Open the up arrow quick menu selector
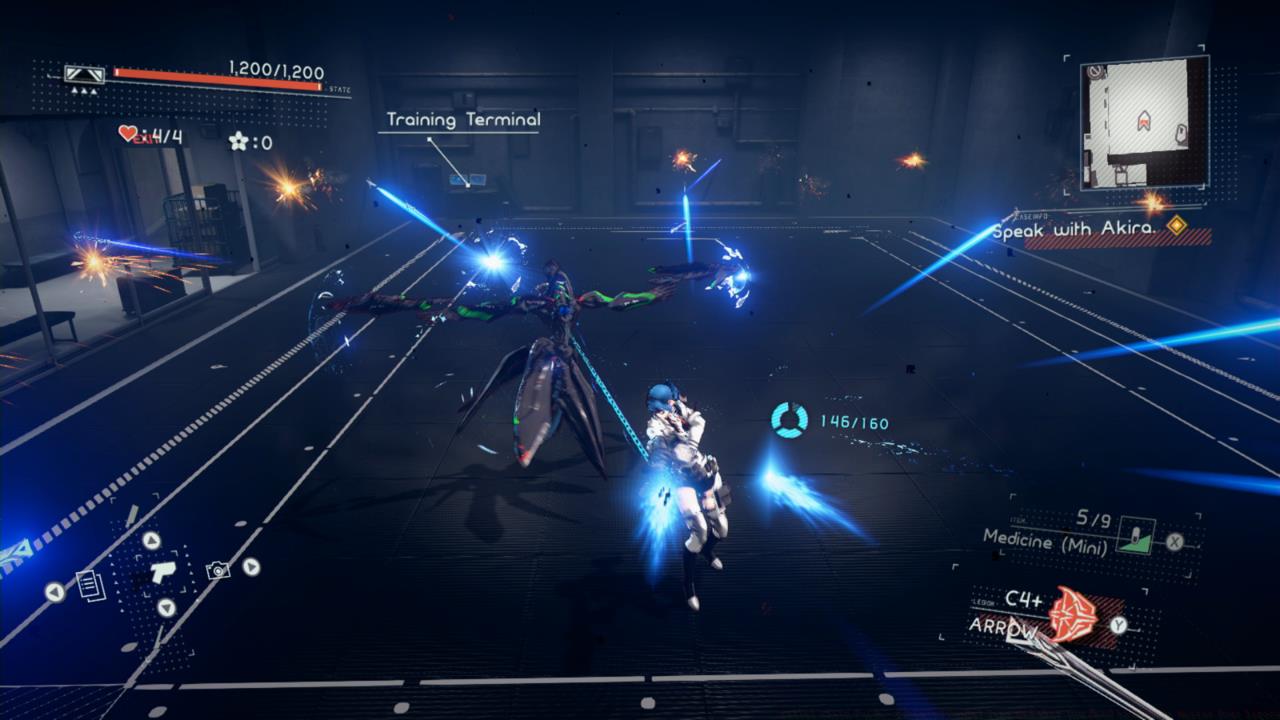This screenshot has height=720, width=1280. coord(152,543)
